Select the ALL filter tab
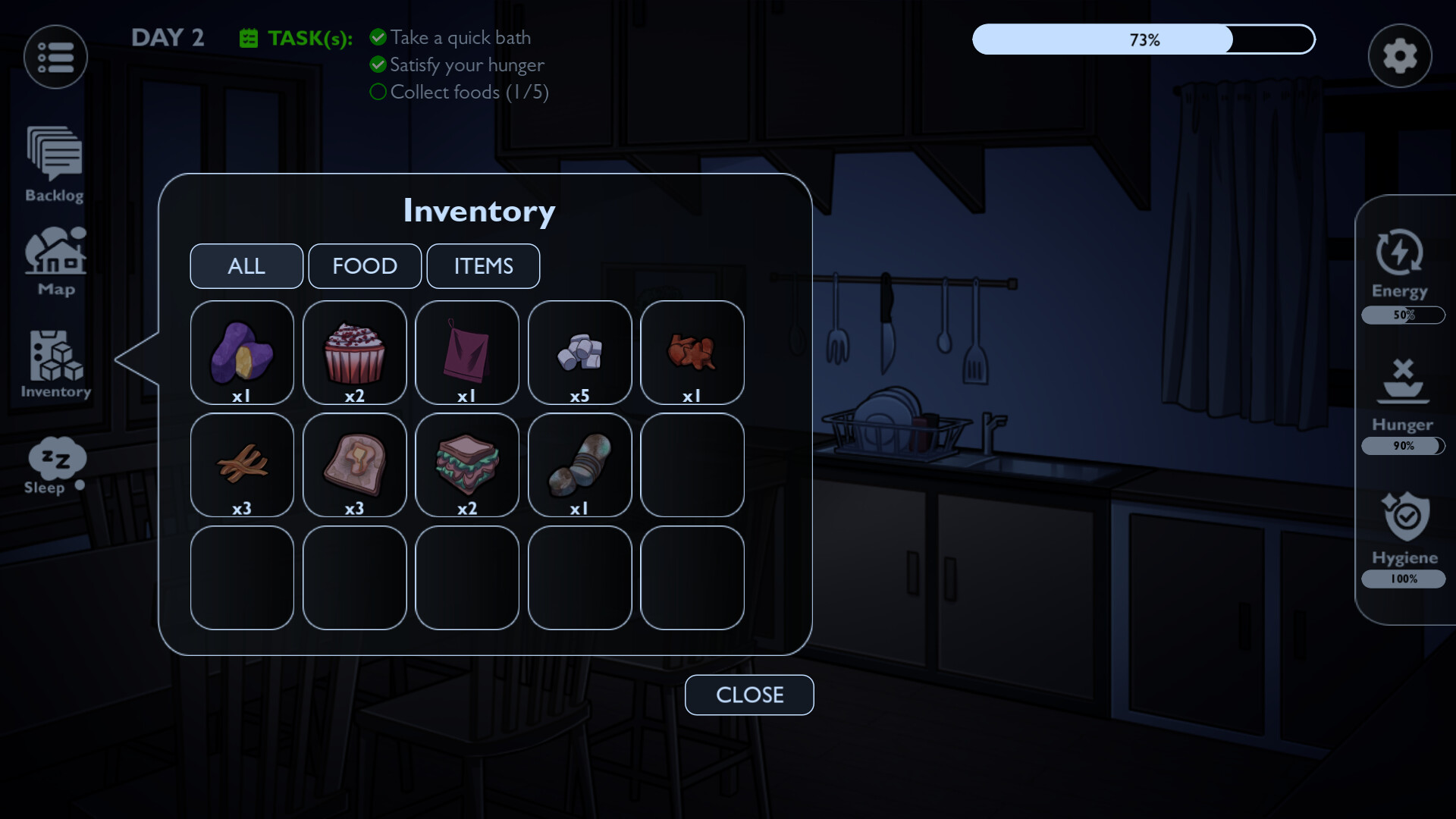 [x=246, y=266]
